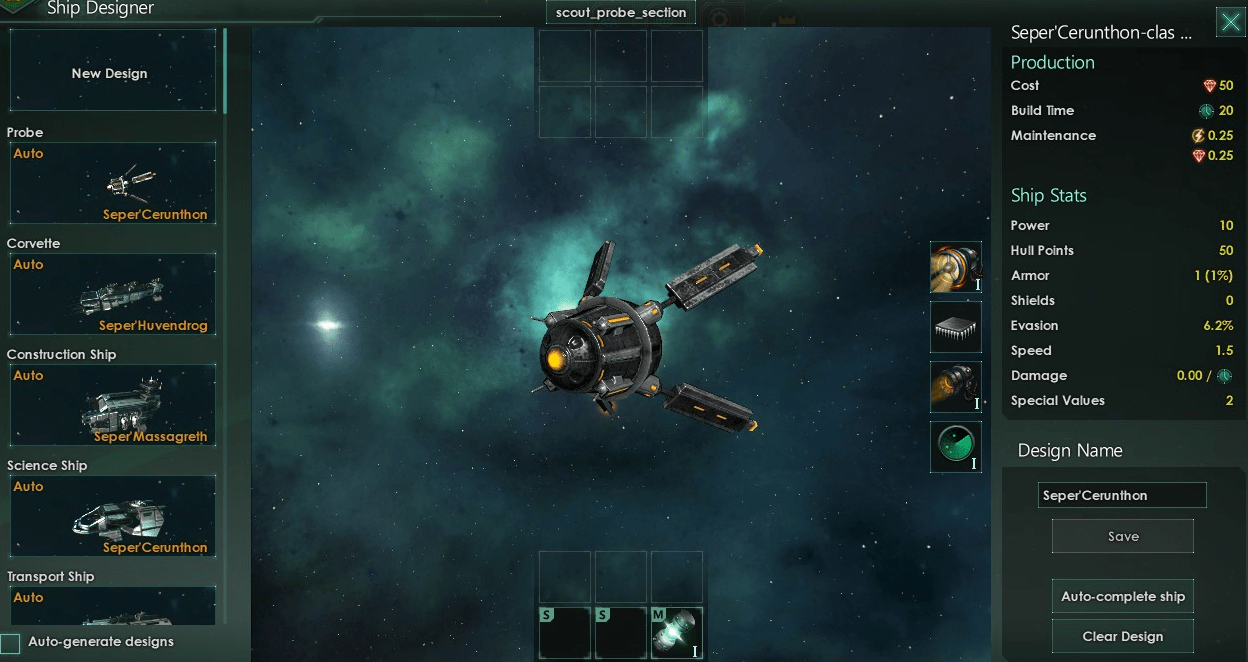Click Auto-complete ship button

pyautogui.click(x=1122, y=596)
